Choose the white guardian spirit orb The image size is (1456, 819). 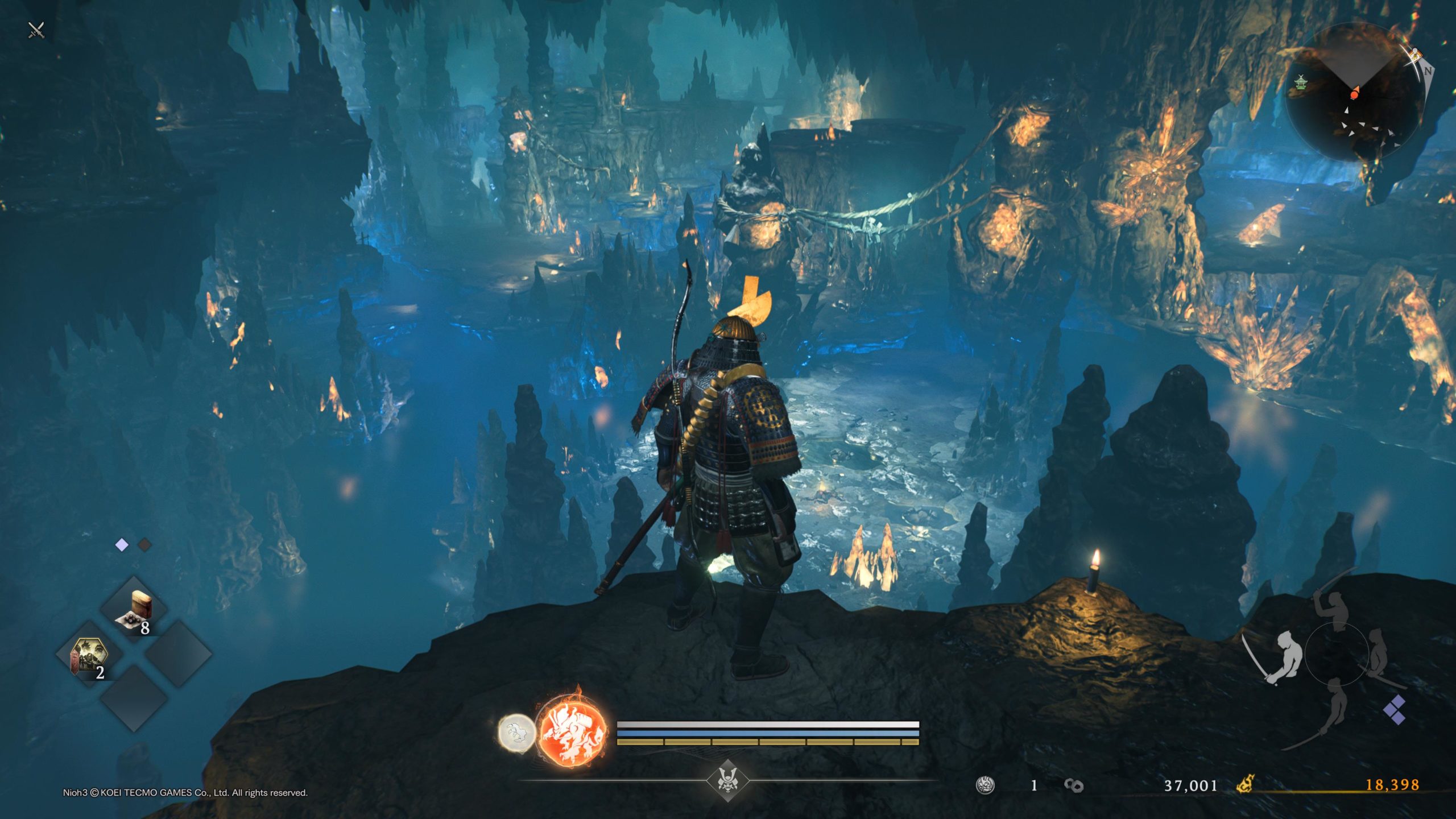pos(516,734)
